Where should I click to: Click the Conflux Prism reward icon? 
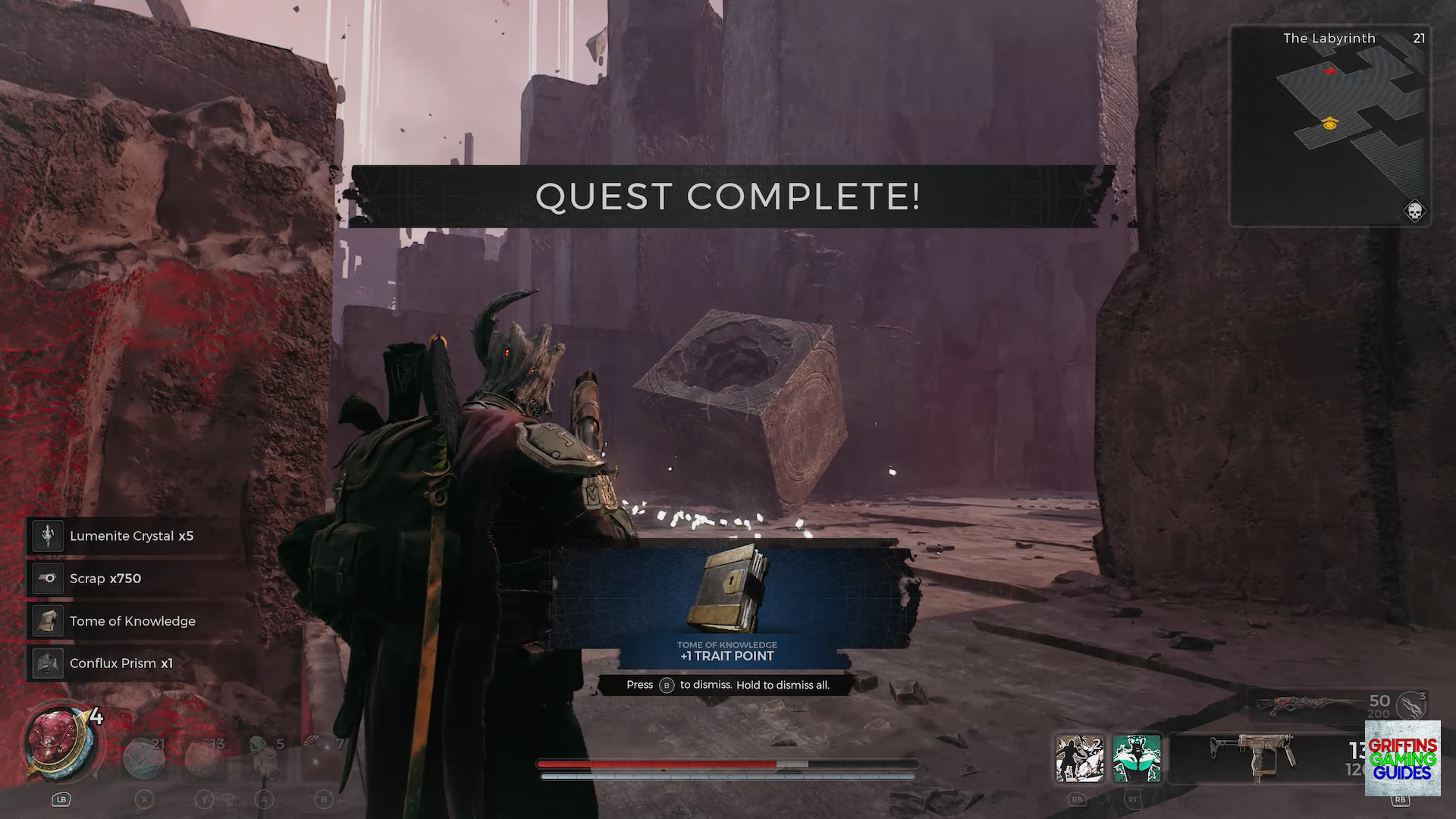point(47,663)
